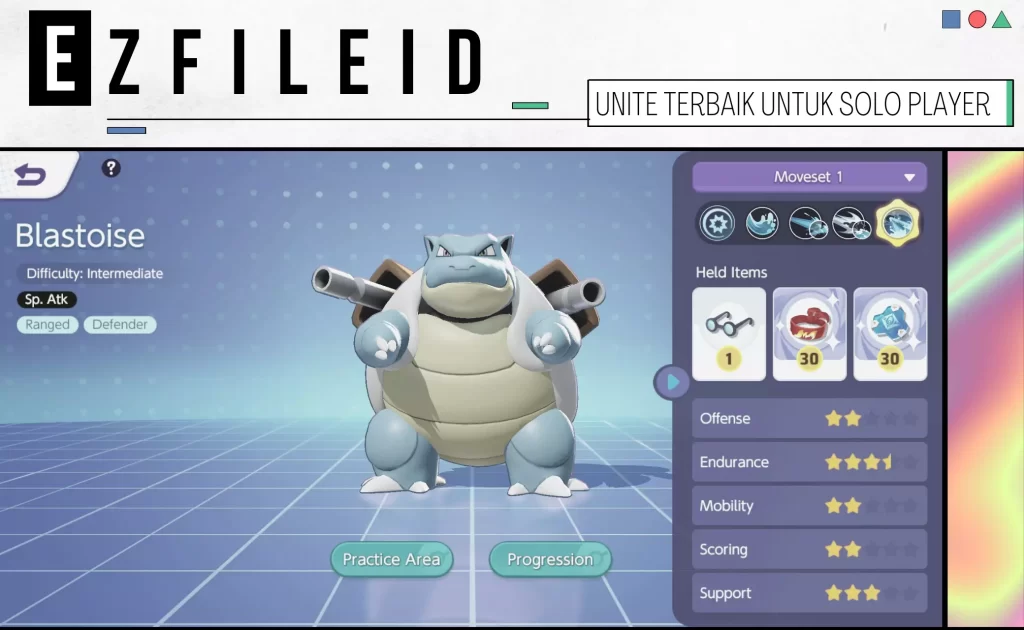Open the Practice Area
Screen dimensions: 1024x630
click(x=391, y=559)
